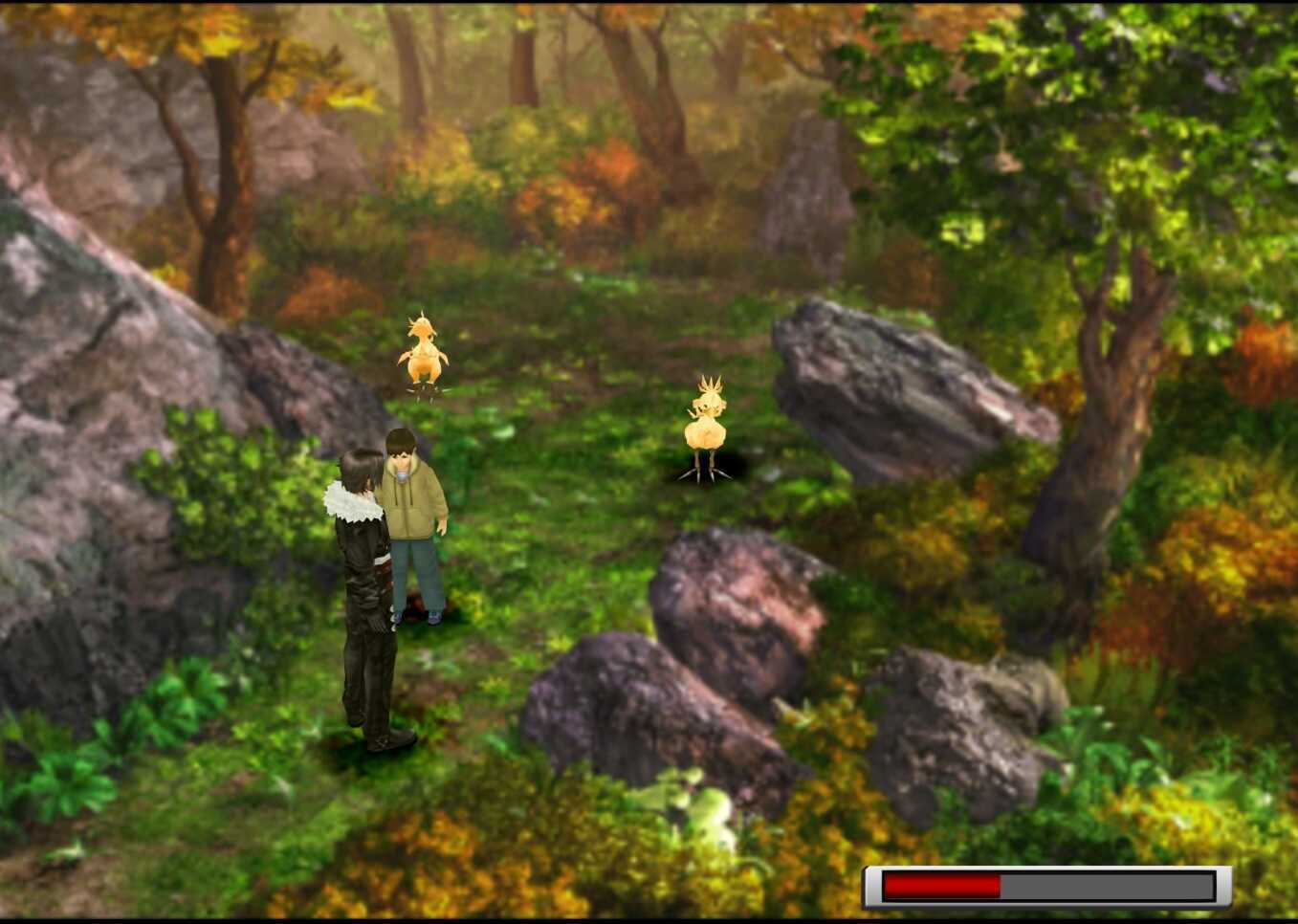Click the Chocoboy in the green hoodie

(413, 517)
